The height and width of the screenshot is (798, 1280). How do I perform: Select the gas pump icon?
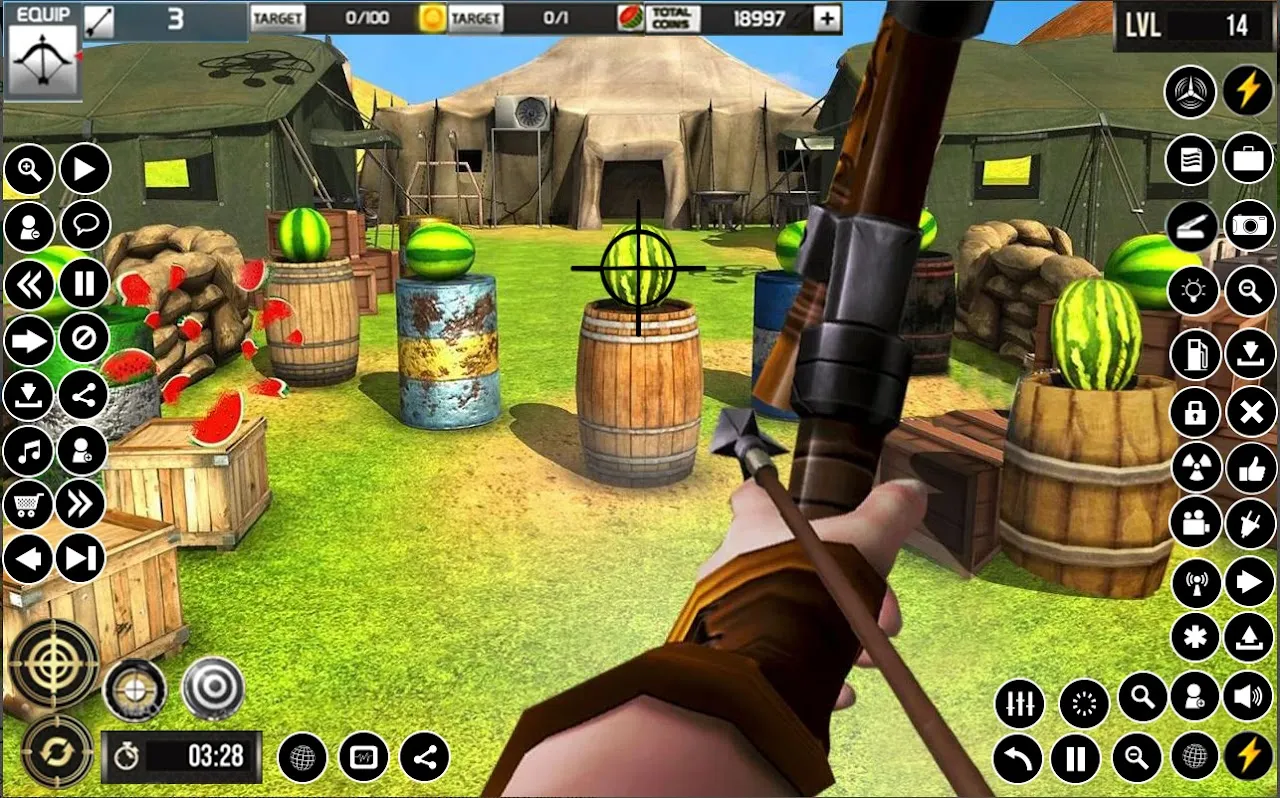(1195, 352)
